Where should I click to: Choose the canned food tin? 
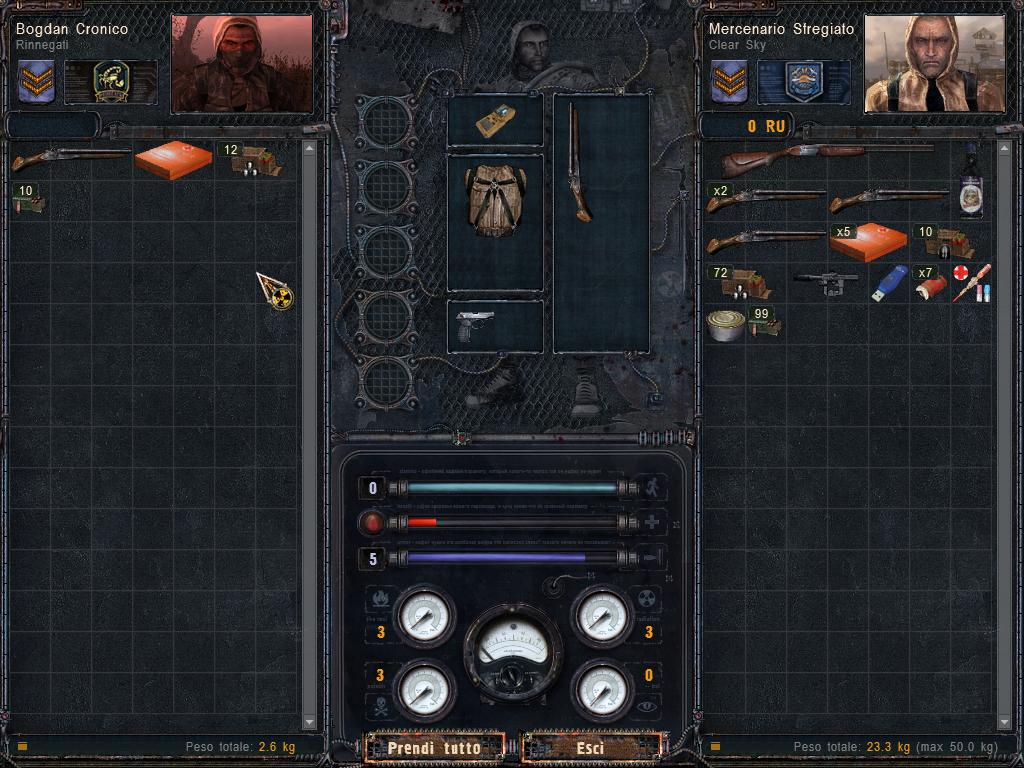(x=725, y=325)
